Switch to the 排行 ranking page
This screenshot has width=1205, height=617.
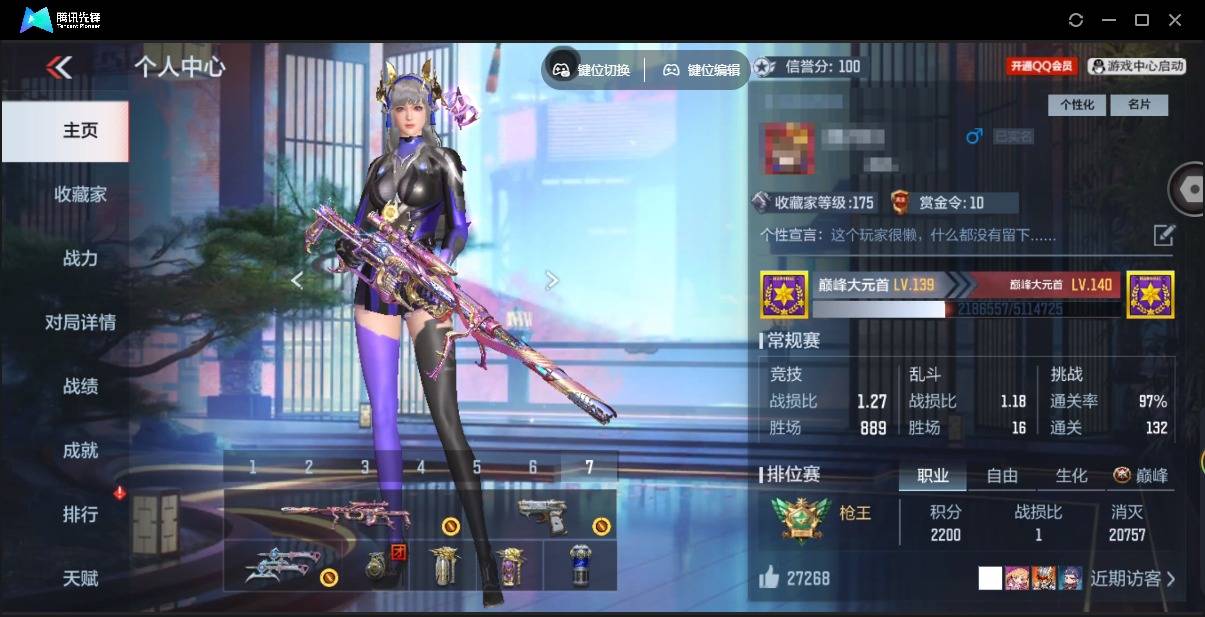[80, 514]
